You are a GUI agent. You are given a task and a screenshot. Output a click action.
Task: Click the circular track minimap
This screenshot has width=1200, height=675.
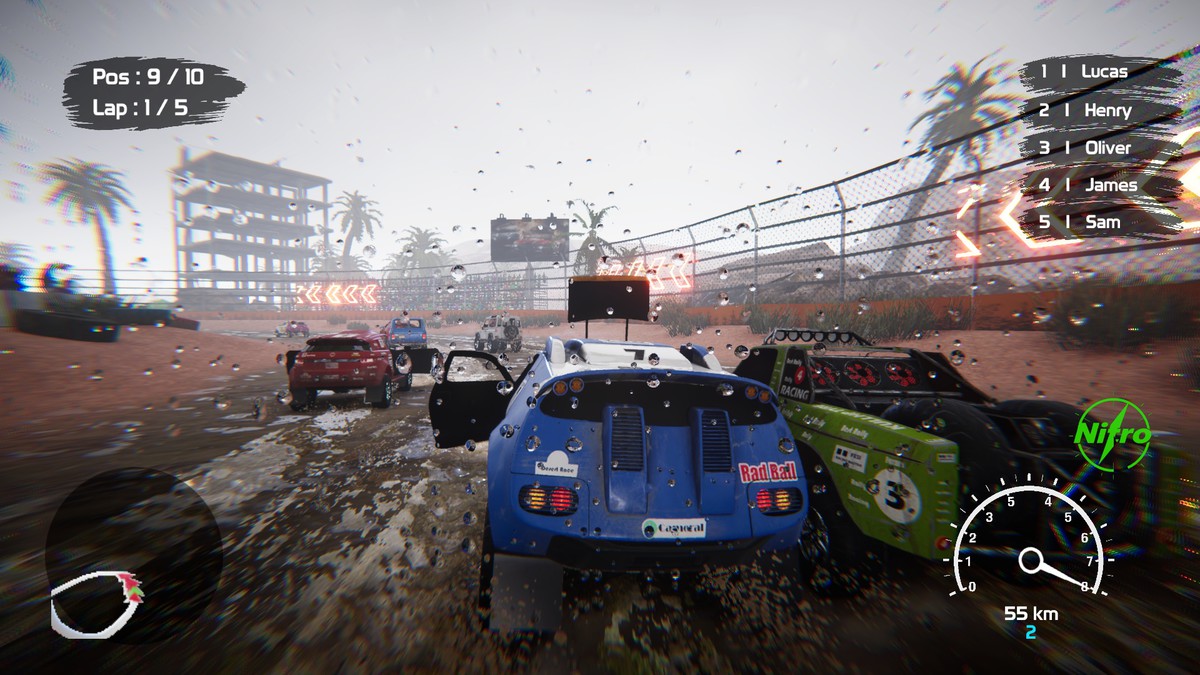click(x=133, y=555)
